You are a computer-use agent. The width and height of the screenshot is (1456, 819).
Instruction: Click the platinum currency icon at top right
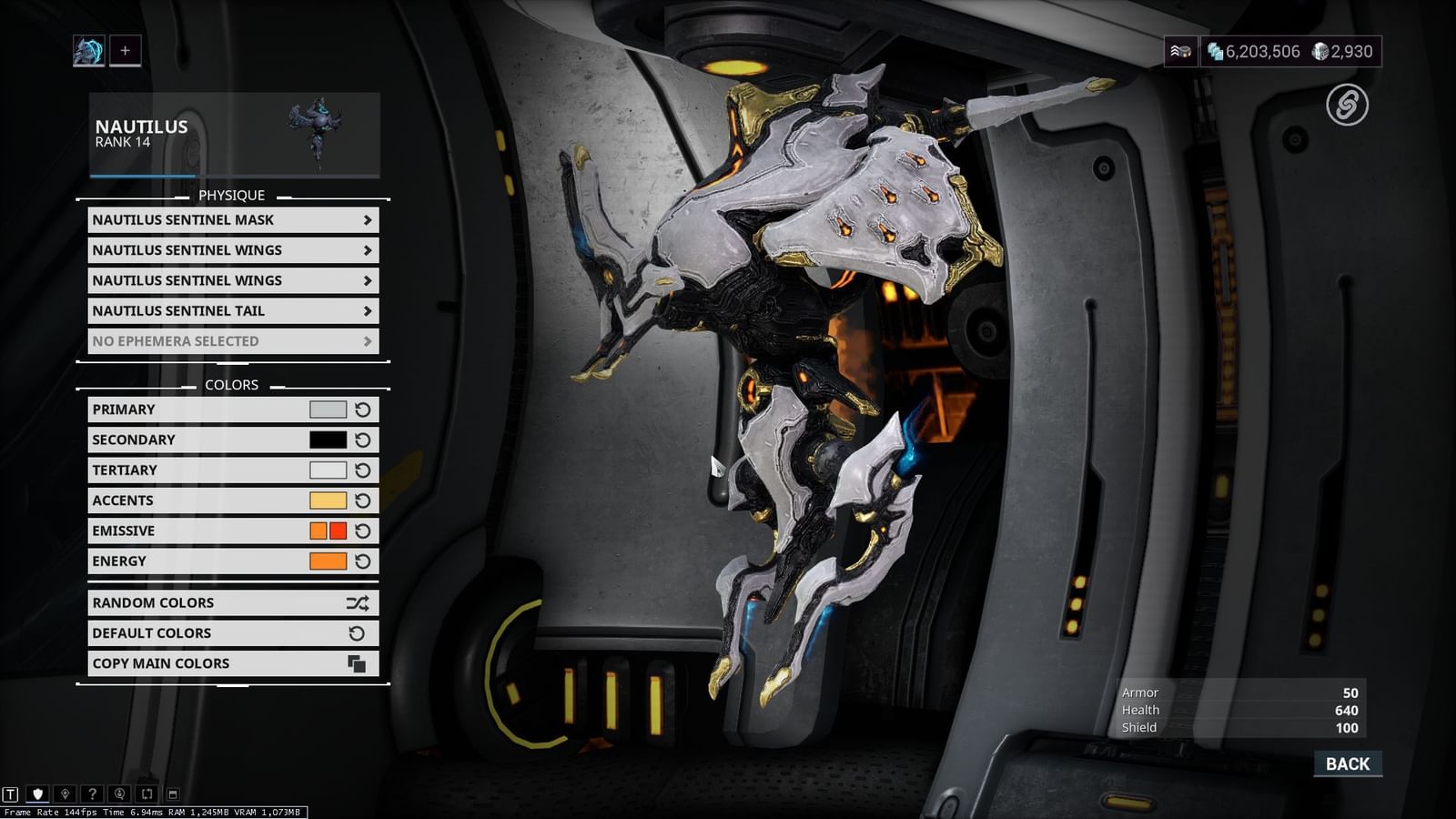(x=1318, y=52)
